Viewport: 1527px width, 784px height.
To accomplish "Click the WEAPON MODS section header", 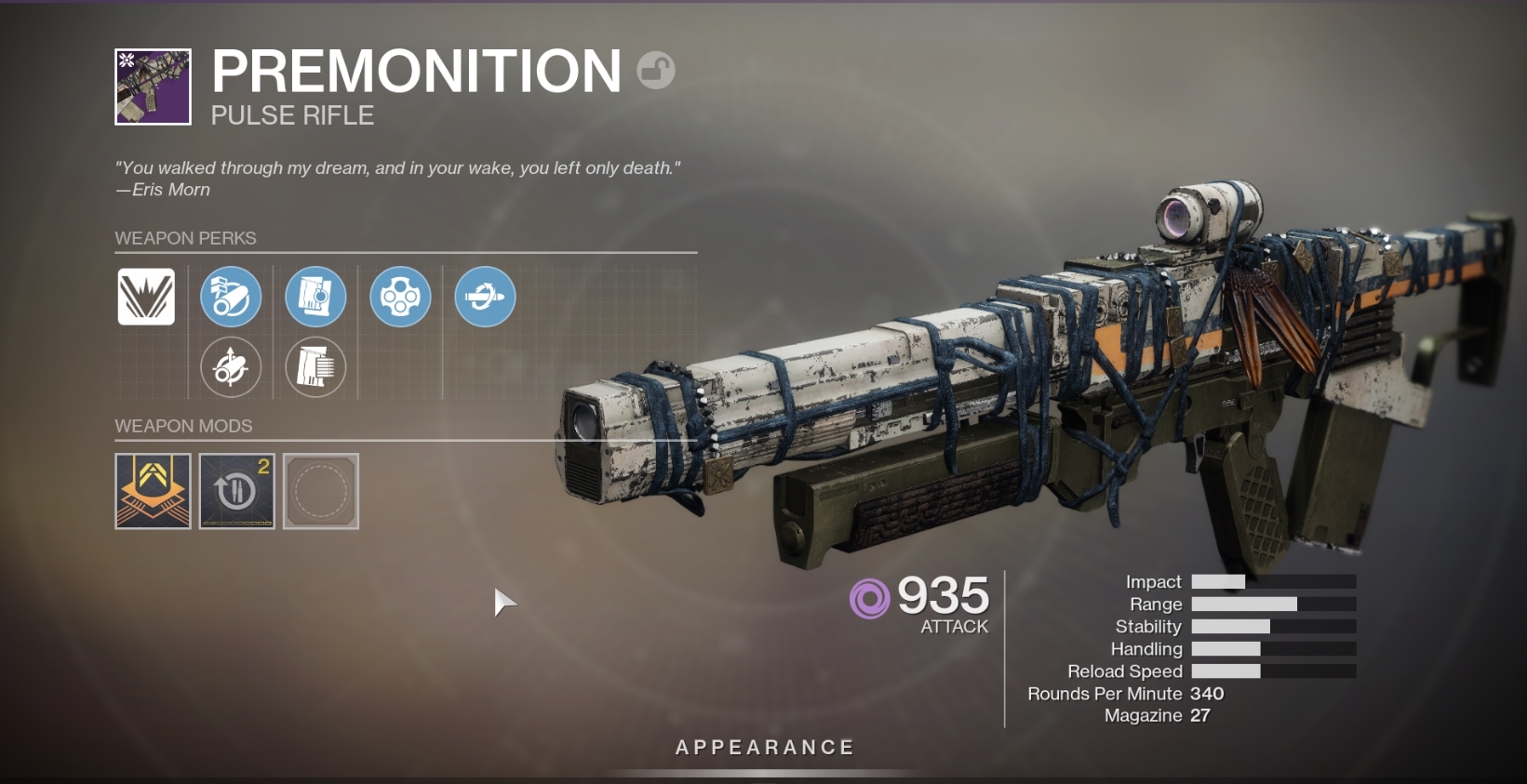I will coord(182,426).
